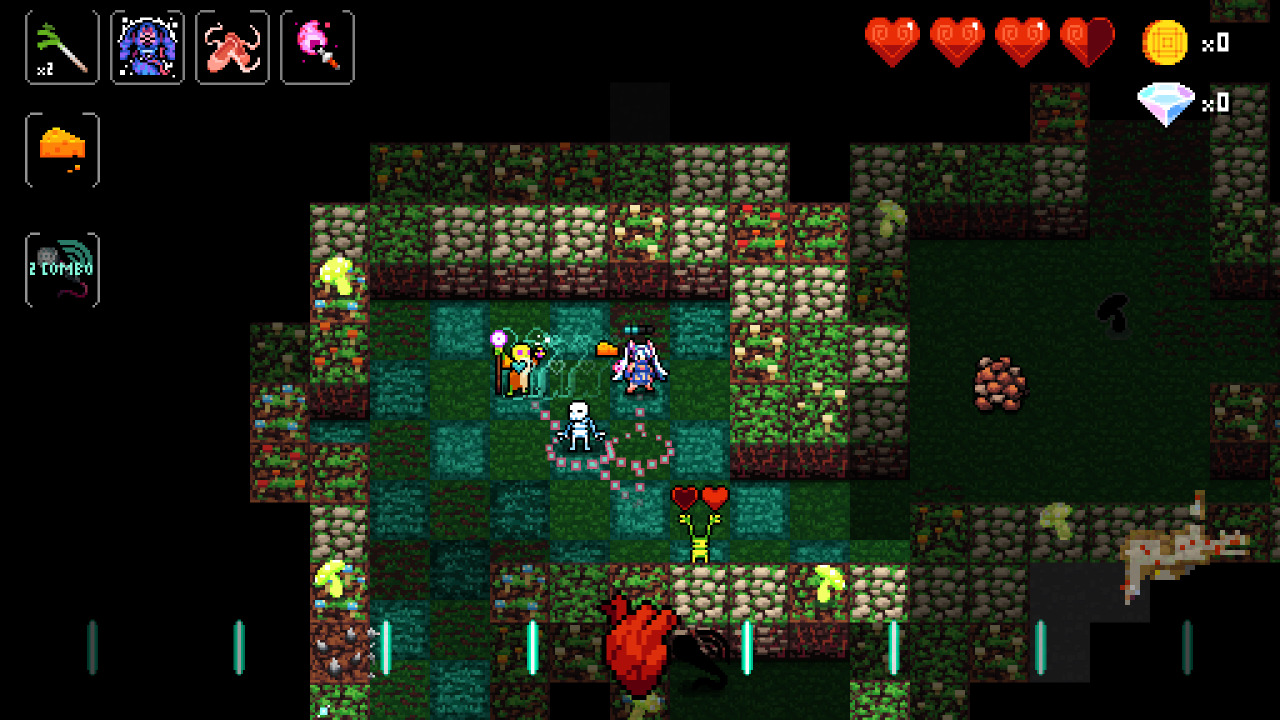
Task: Click the coin count reading x0
Action: click(x=1216, y=44)
